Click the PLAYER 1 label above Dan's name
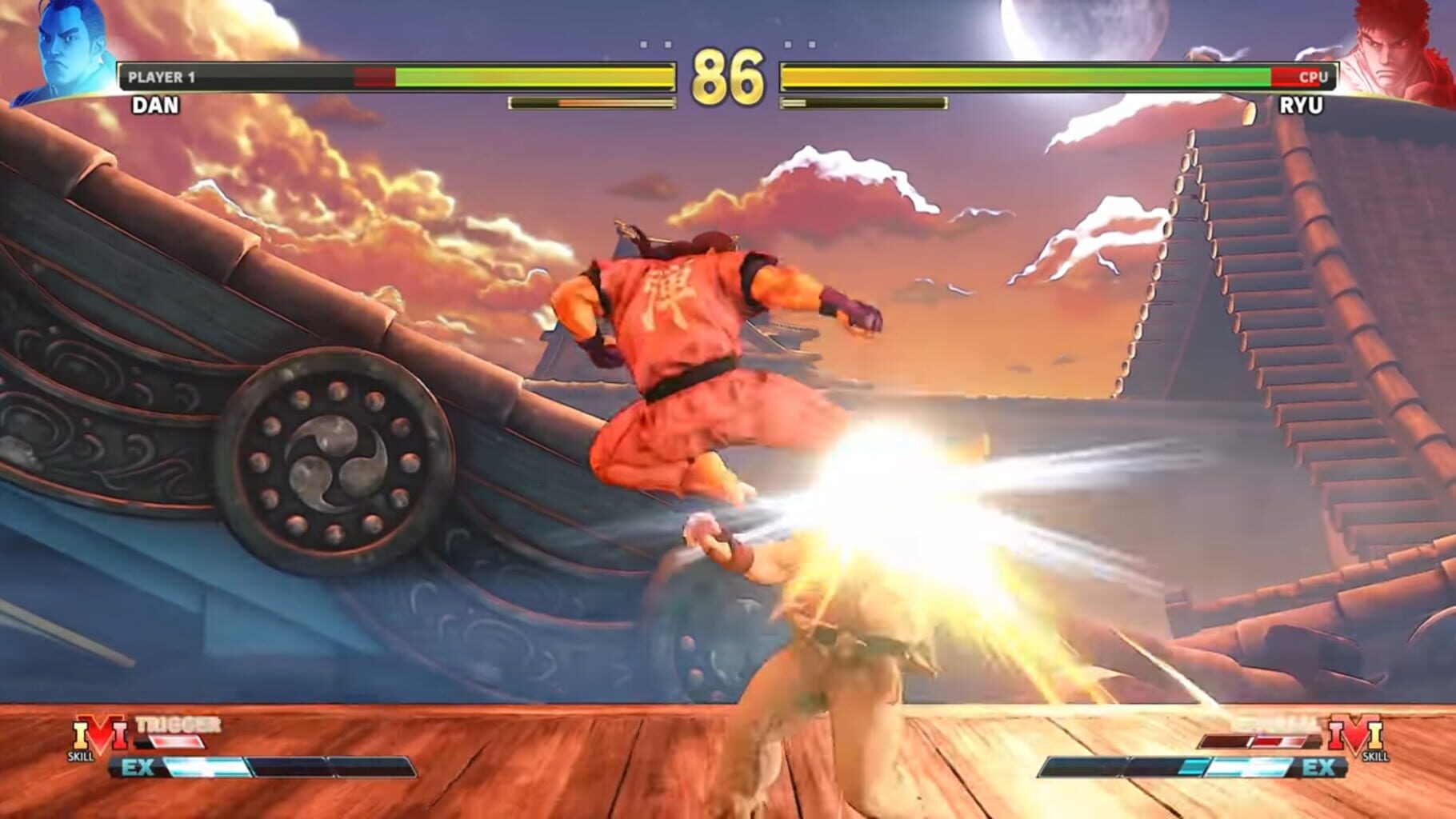 [x=162, y=75]
